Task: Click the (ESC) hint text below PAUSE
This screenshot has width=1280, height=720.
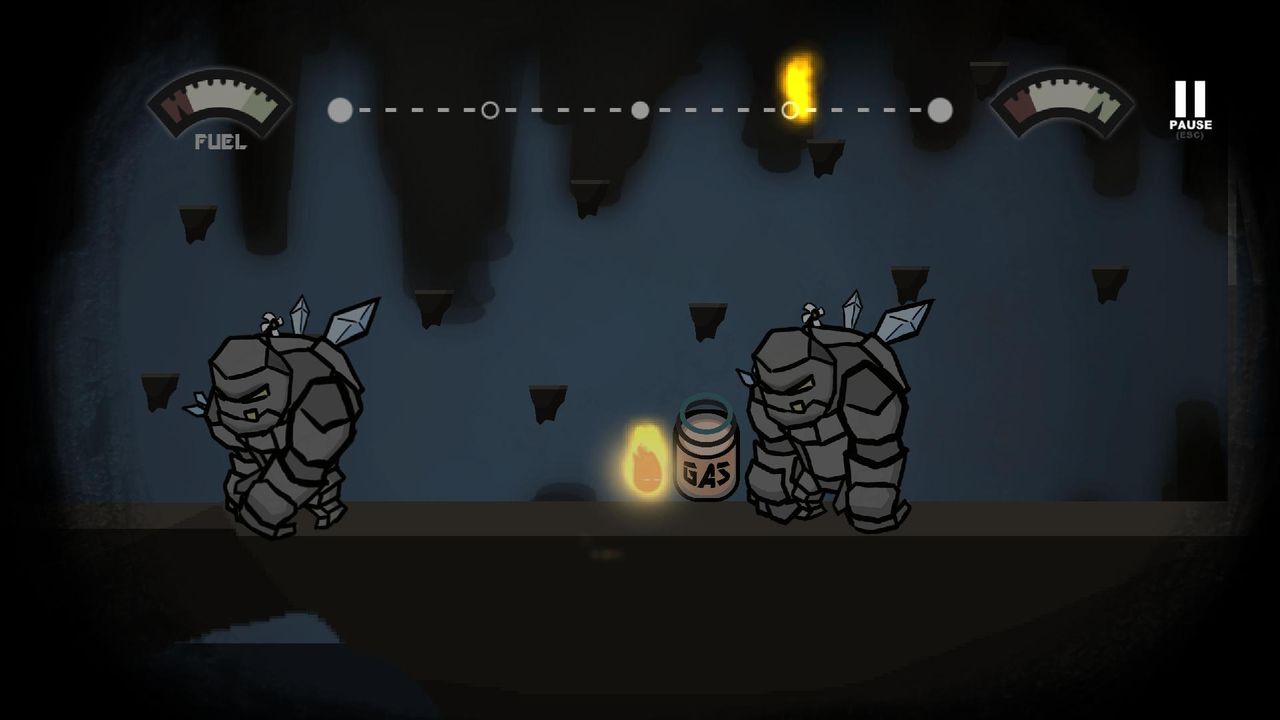Action: (x=1191, y=135)
